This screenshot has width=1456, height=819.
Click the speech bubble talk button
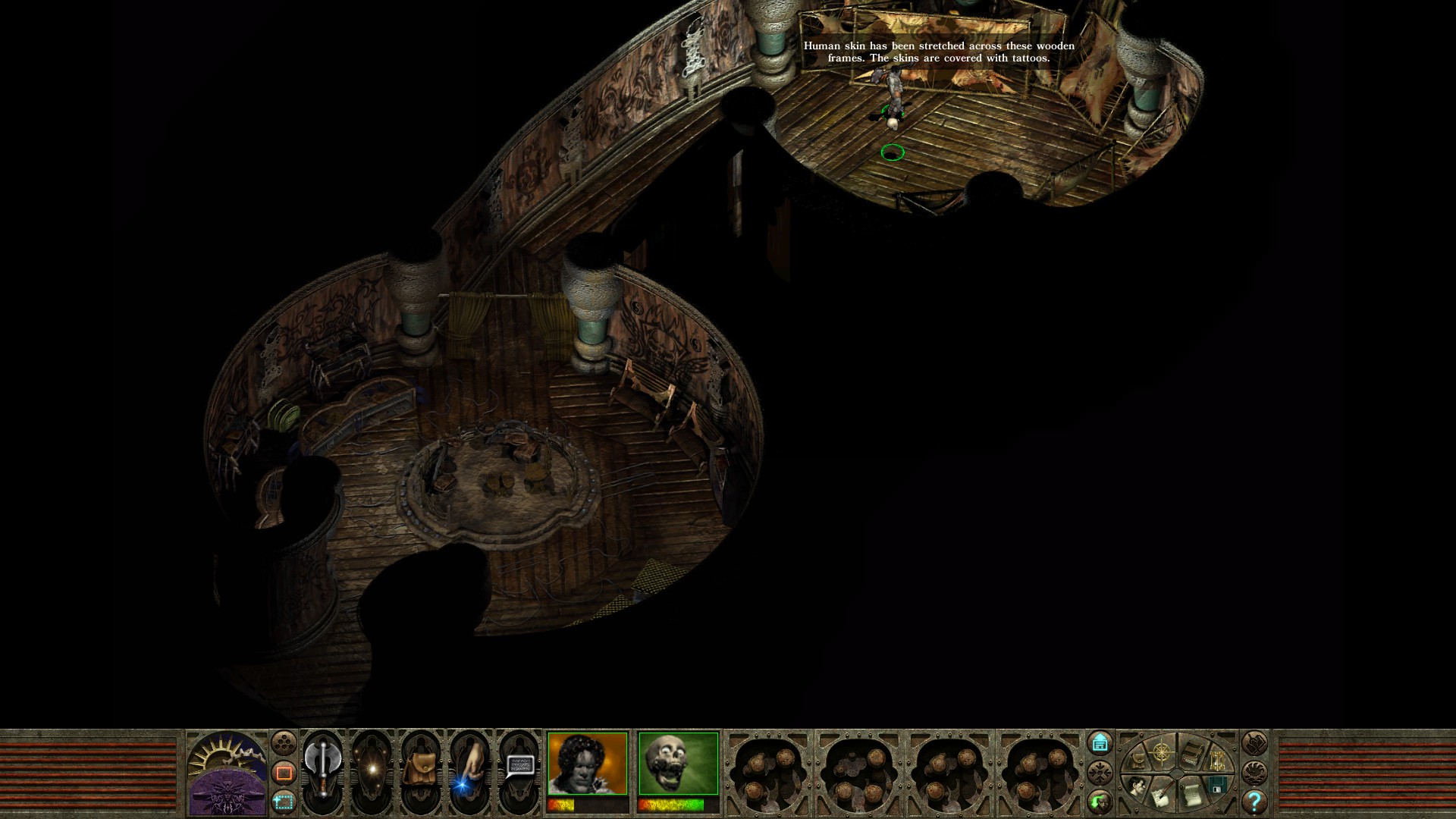click(x=518, y=767)
